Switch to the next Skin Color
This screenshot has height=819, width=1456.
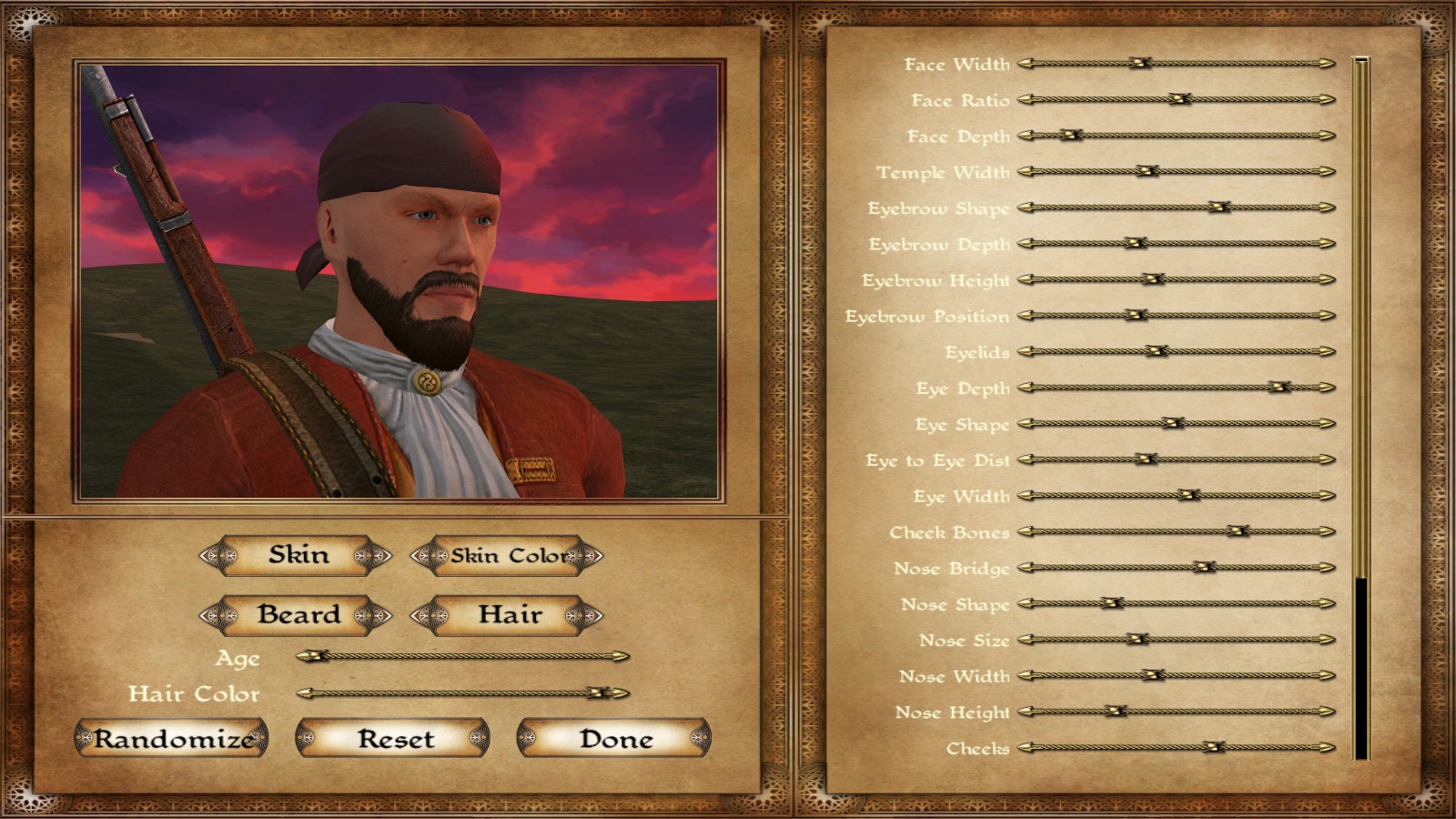tap(585, 555)
